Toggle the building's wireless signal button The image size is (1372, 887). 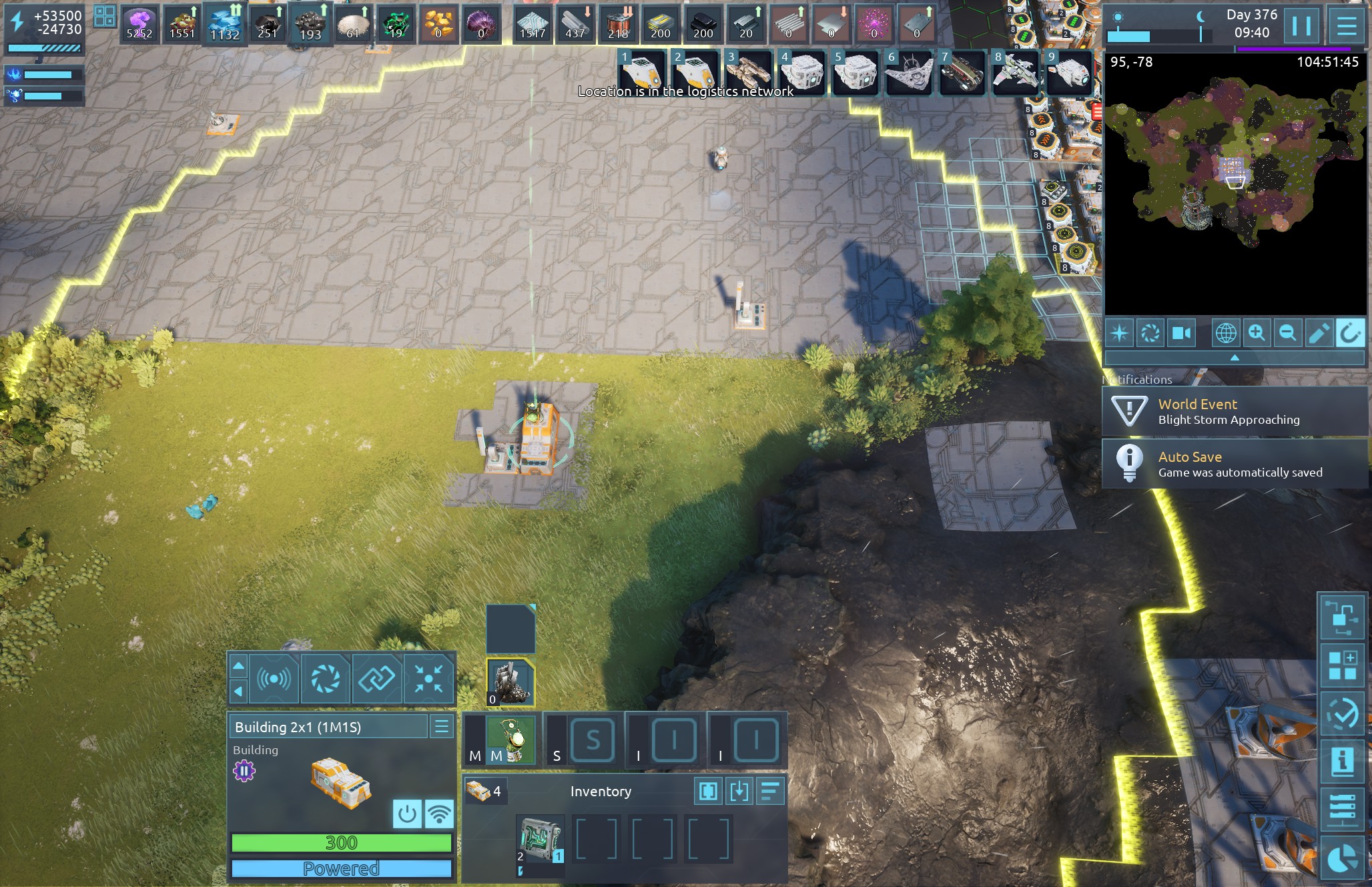tap(439, 814)
